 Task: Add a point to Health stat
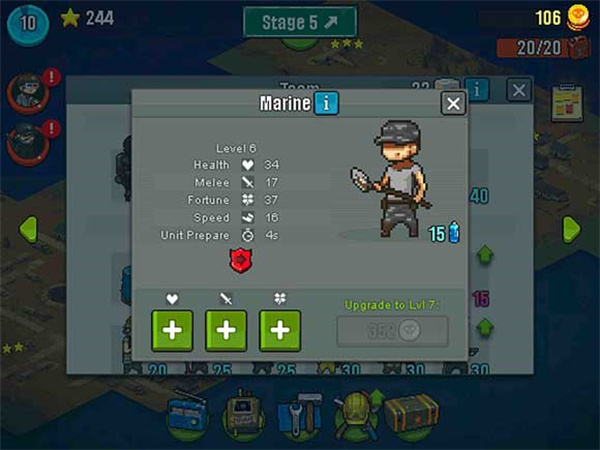click(x=172, y=330)
